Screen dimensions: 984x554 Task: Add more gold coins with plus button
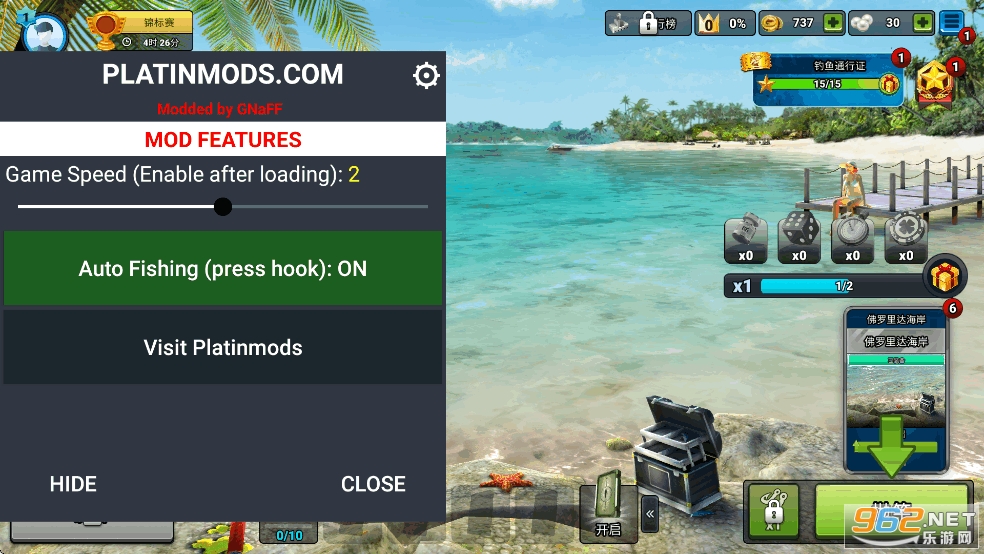(833, 23)
